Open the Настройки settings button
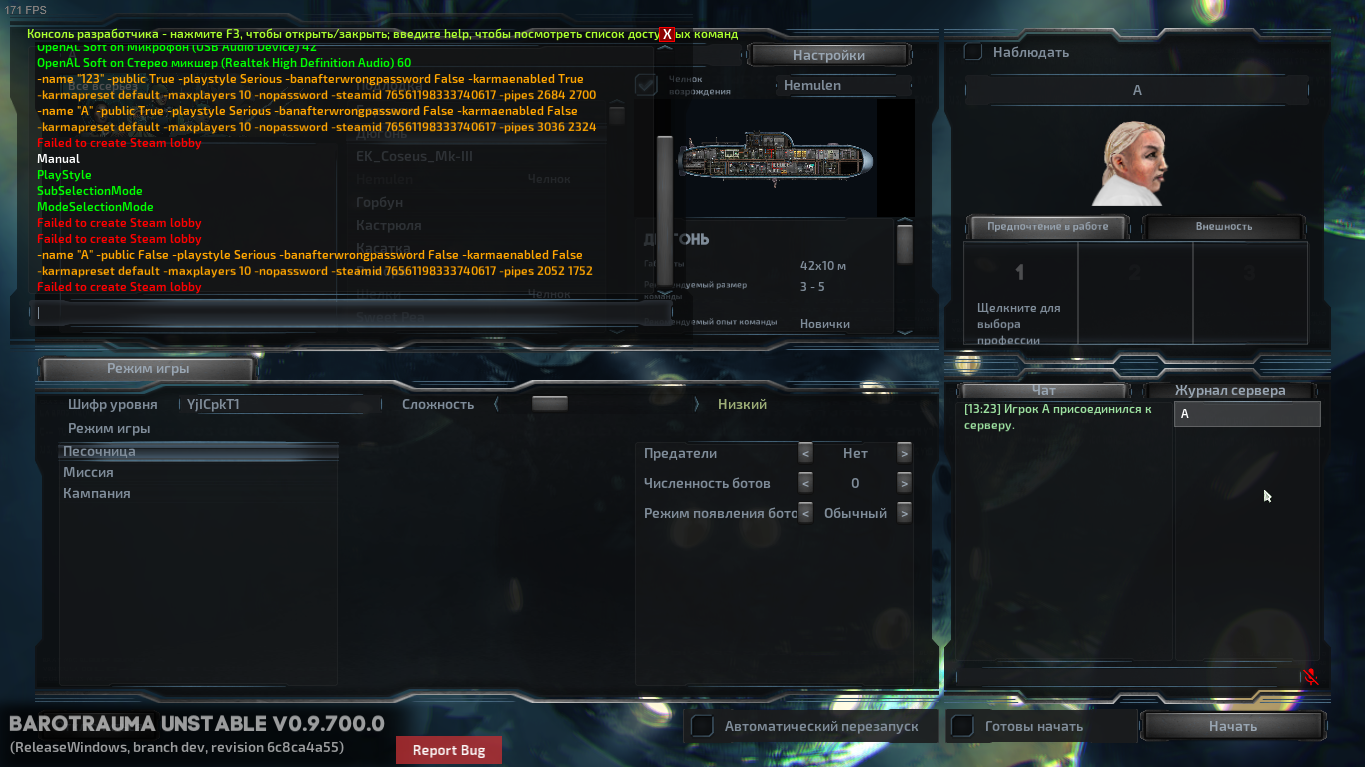Image resolution: width=1365 pixels, height=767 pixels. [x=828, y=55]
